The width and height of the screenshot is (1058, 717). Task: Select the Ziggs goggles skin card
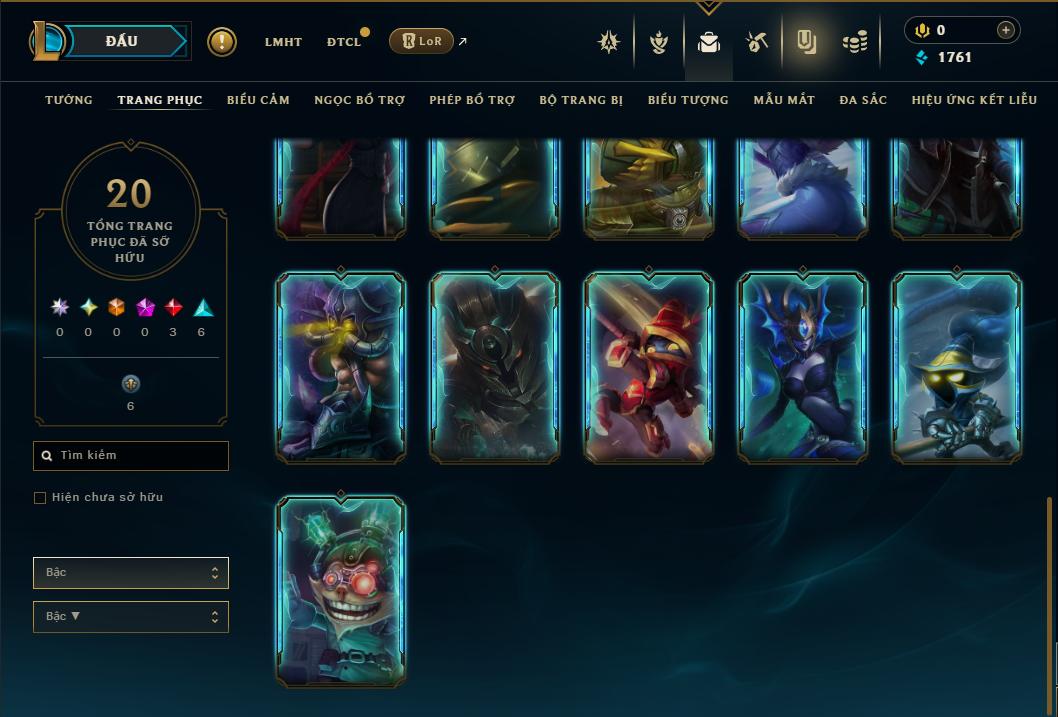coord(341,590)
